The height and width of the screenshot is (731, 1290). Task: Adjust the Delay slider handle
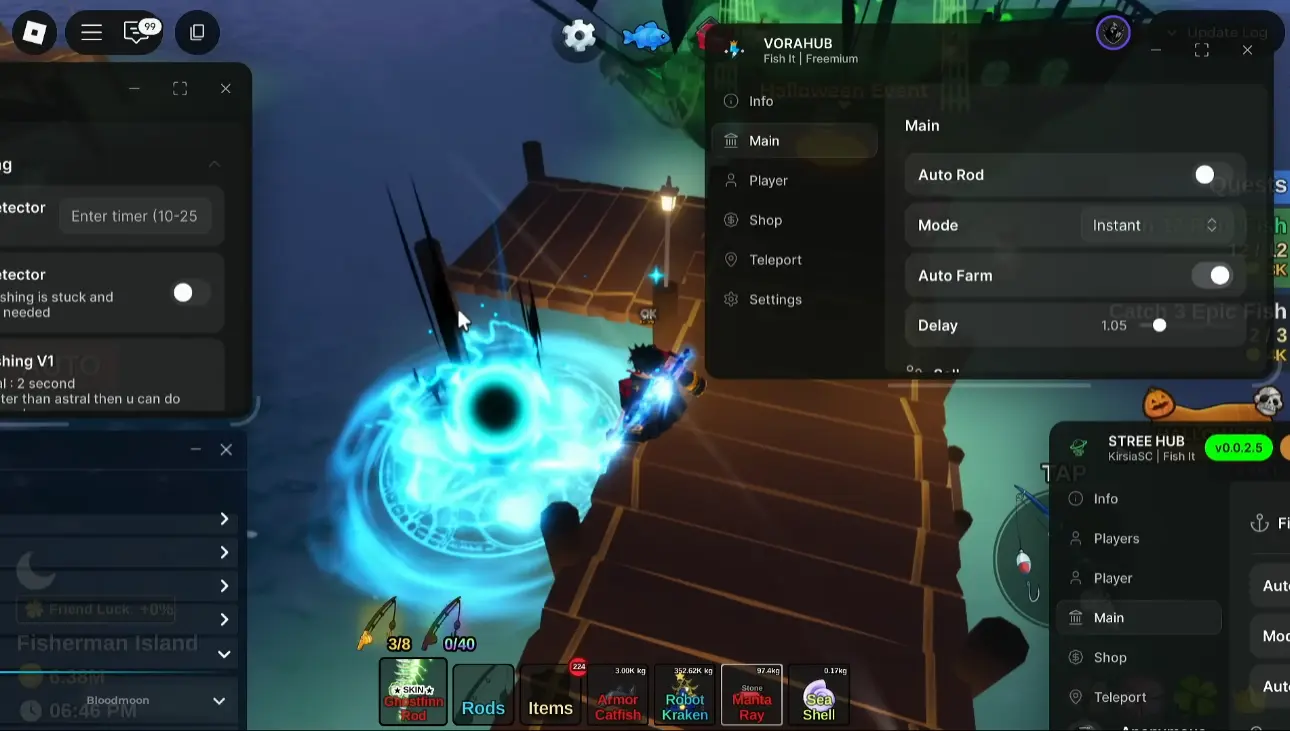(1159, 326)
